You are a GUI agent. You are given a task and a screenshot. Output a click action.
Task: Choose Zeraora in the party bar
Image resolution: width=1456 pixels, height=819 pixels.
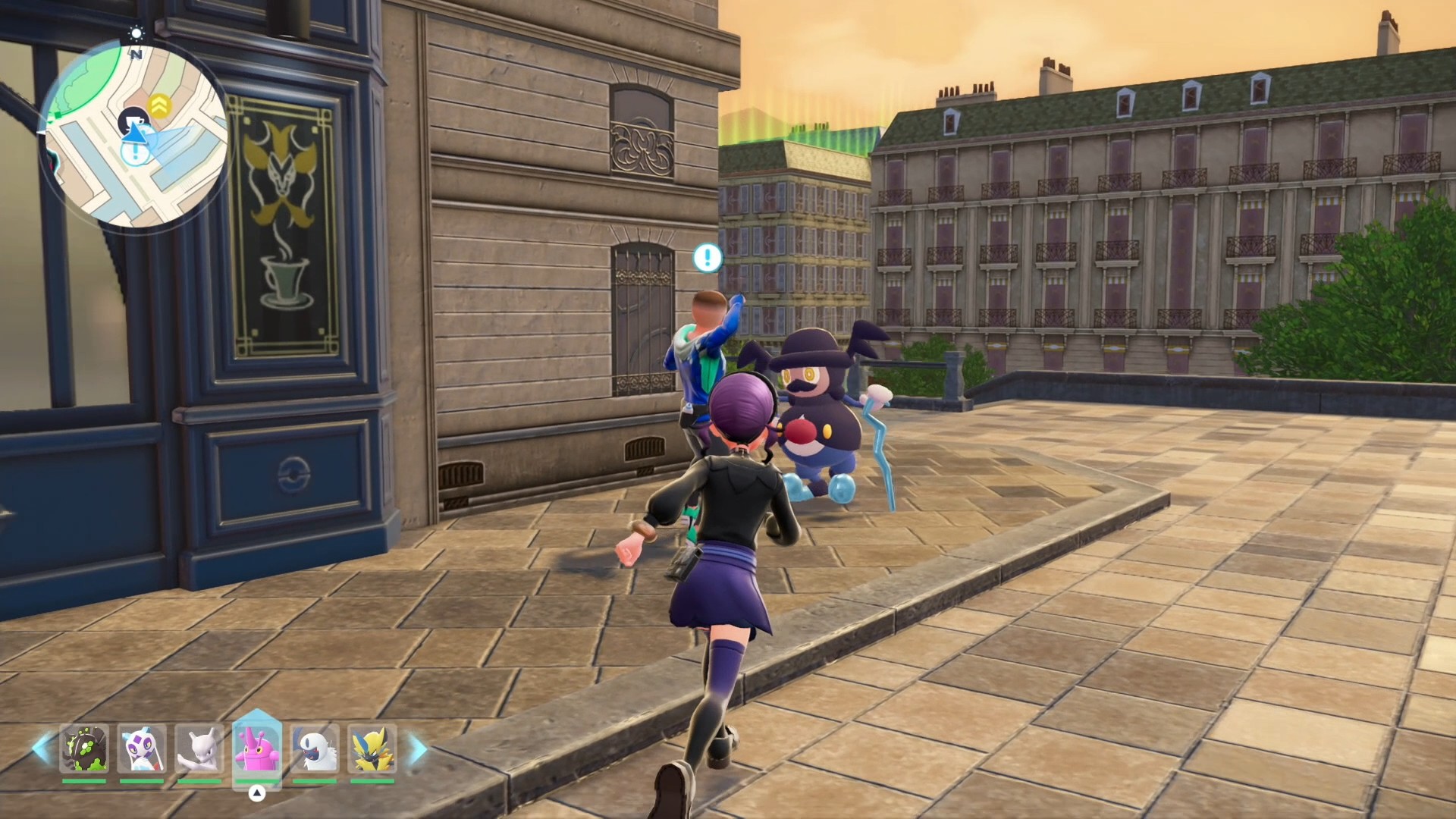click(372, 749)
